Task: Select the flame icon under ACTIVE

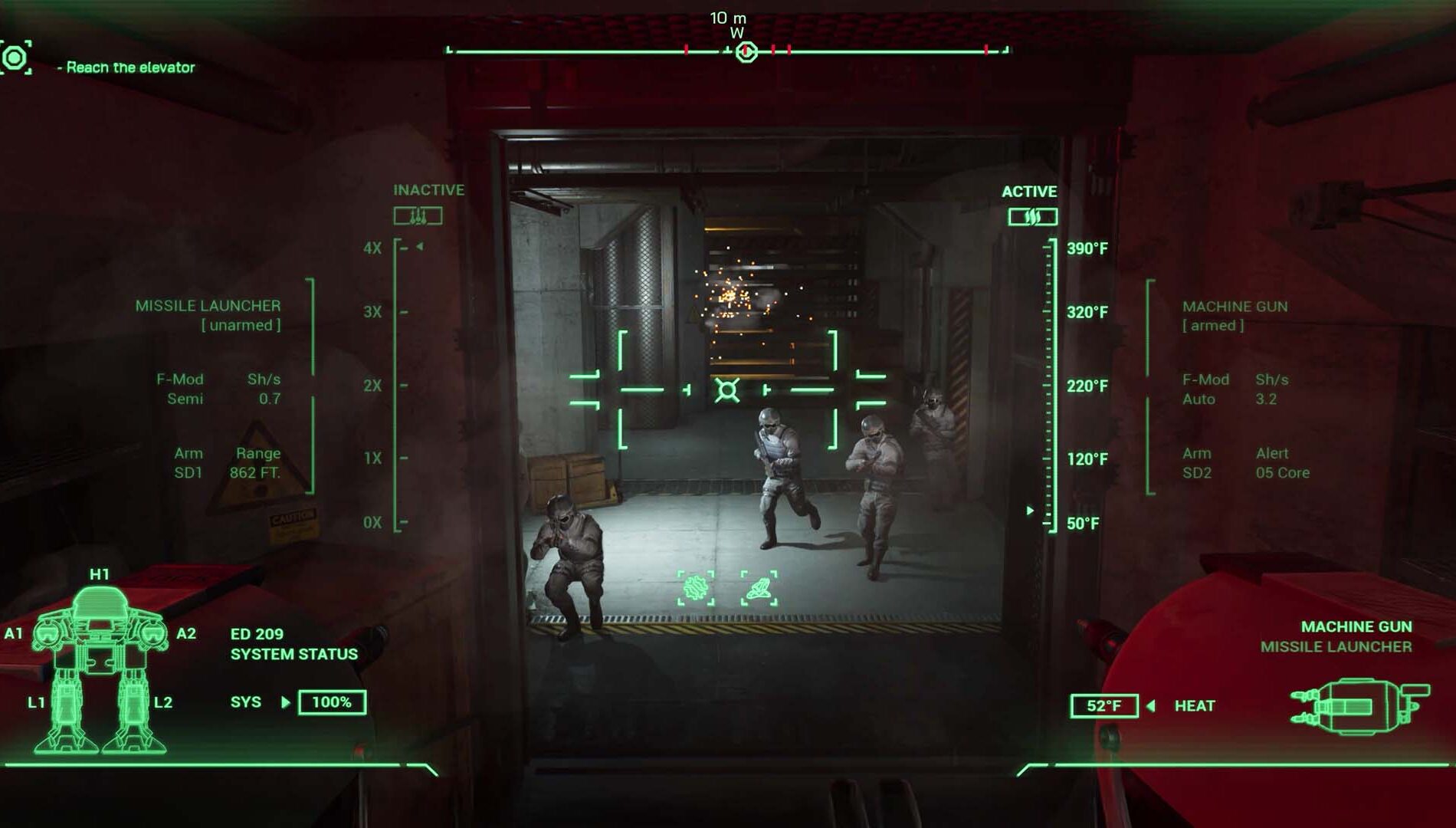Action: point(1033,216)
